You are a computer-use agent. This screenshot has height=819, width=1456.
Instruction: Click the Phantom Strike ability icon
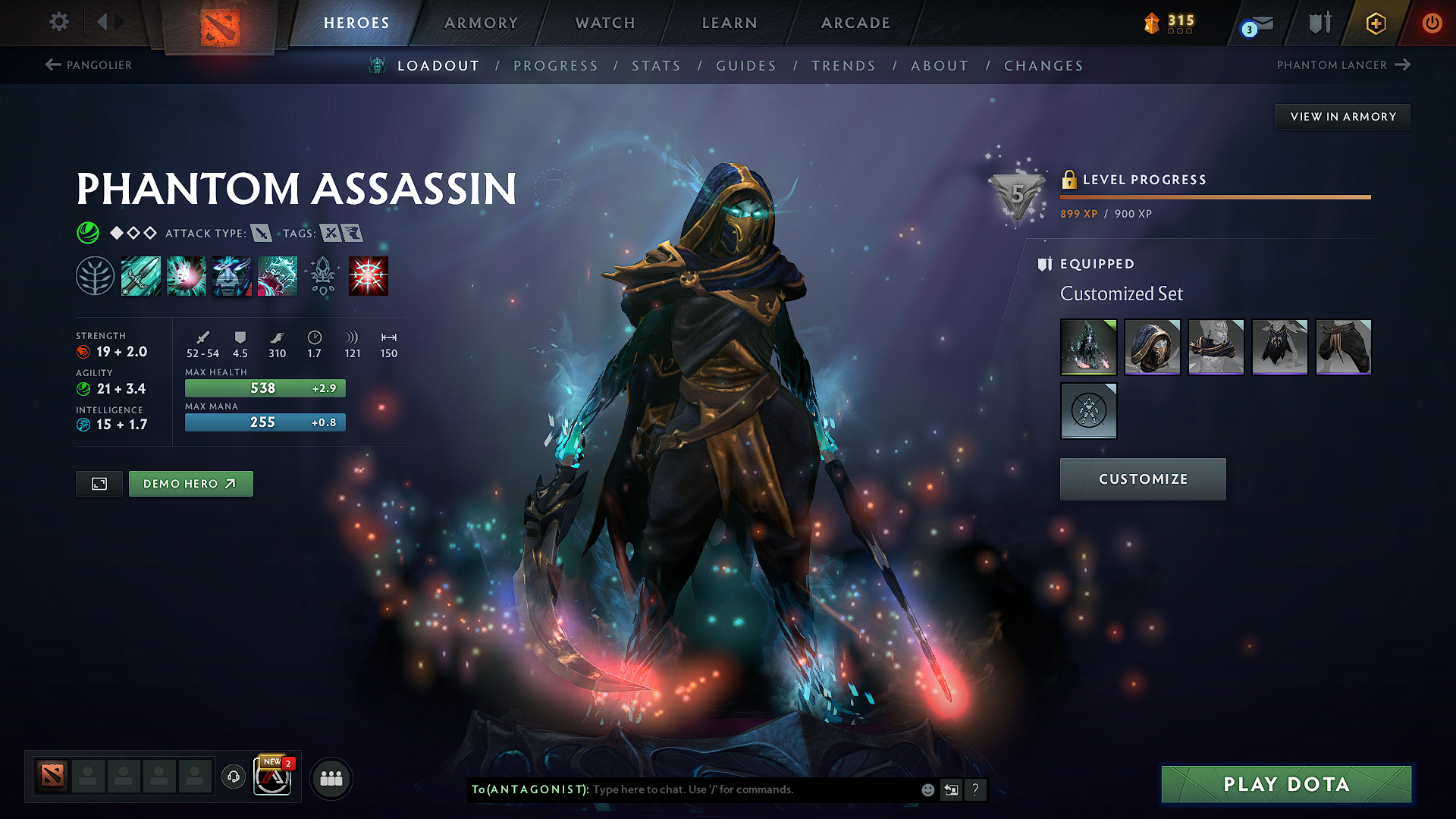click(187, 275)
